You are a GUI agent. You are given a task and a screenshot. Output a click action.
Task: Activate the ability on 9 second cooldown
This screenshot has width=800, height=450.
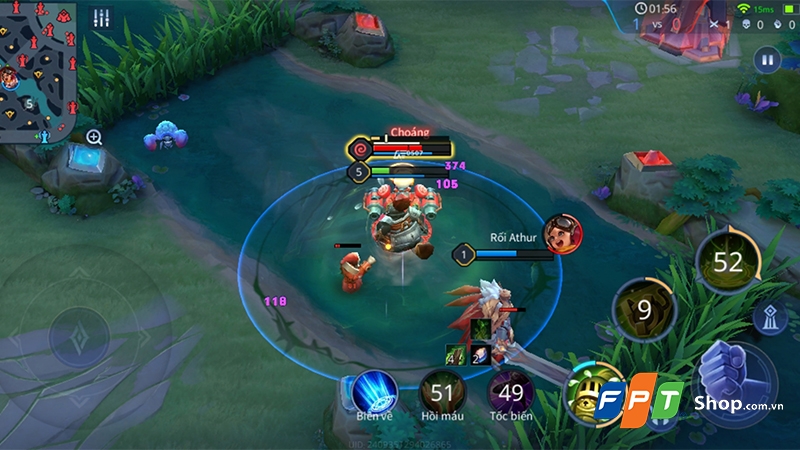tap(644, 310)
